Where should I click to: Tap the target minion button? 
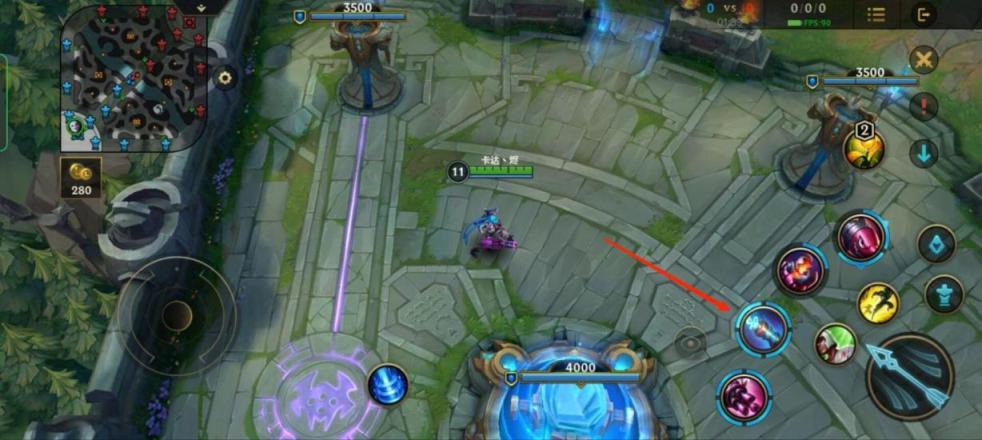[x=937, y=244]
